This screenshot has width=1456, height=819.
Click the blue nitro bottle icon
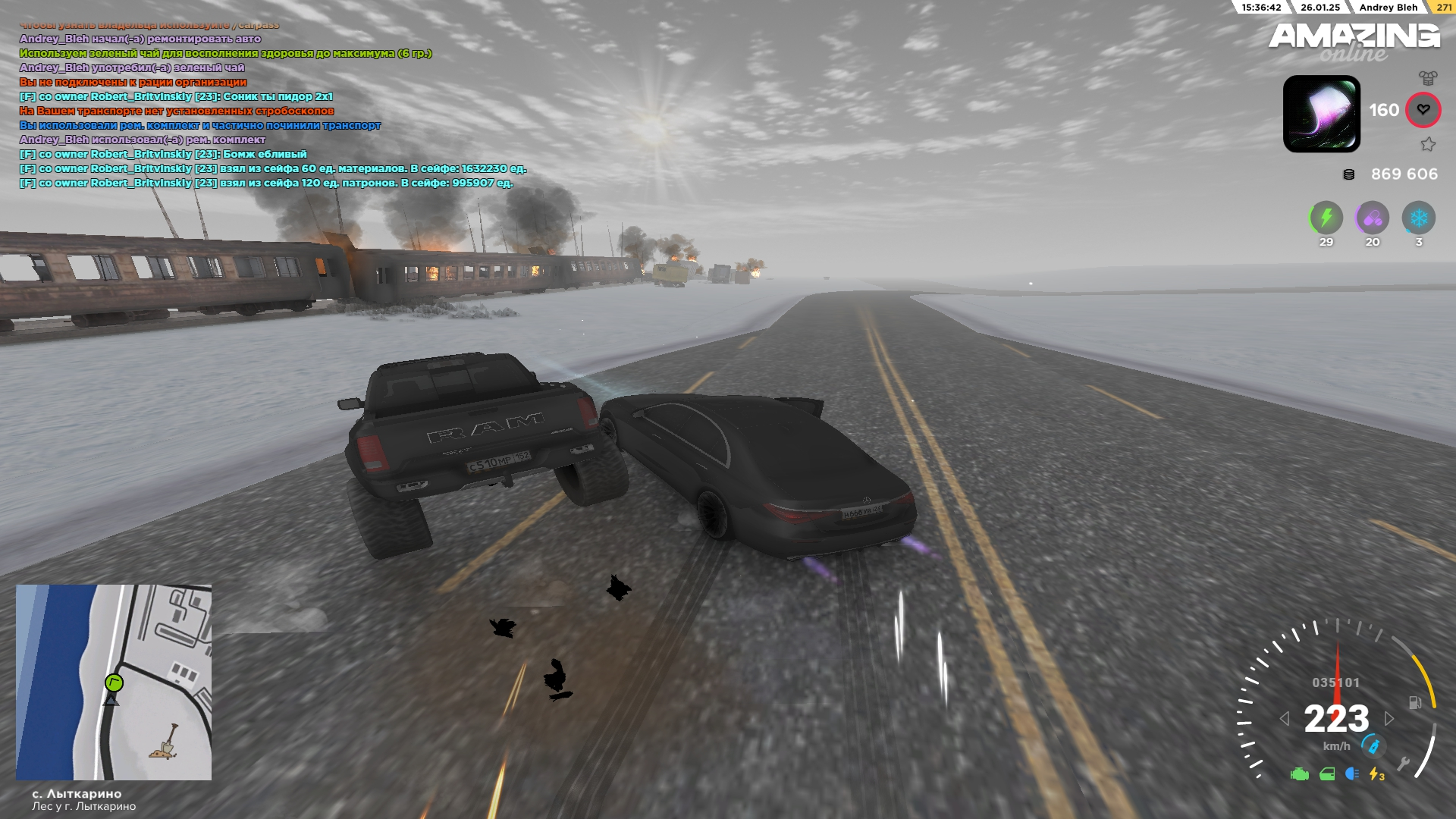tap(1373, 745)
